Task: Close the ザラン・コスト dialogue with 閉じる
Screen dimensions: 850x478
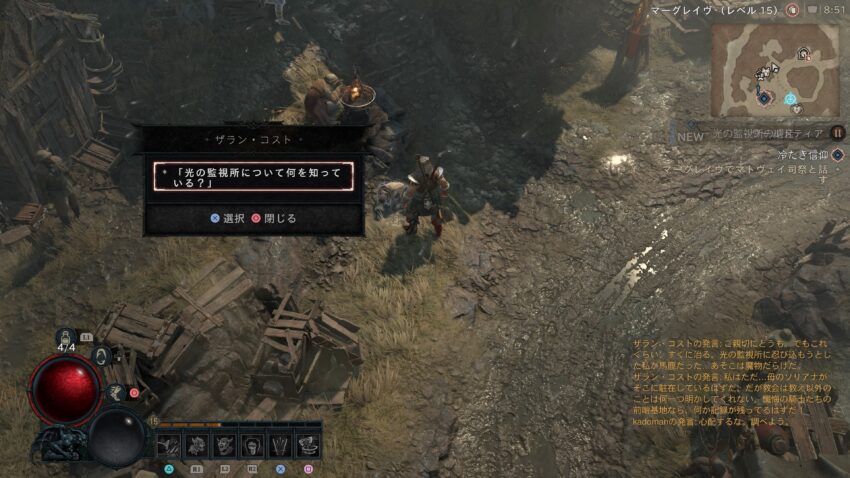Action: (x=275, y=218)
